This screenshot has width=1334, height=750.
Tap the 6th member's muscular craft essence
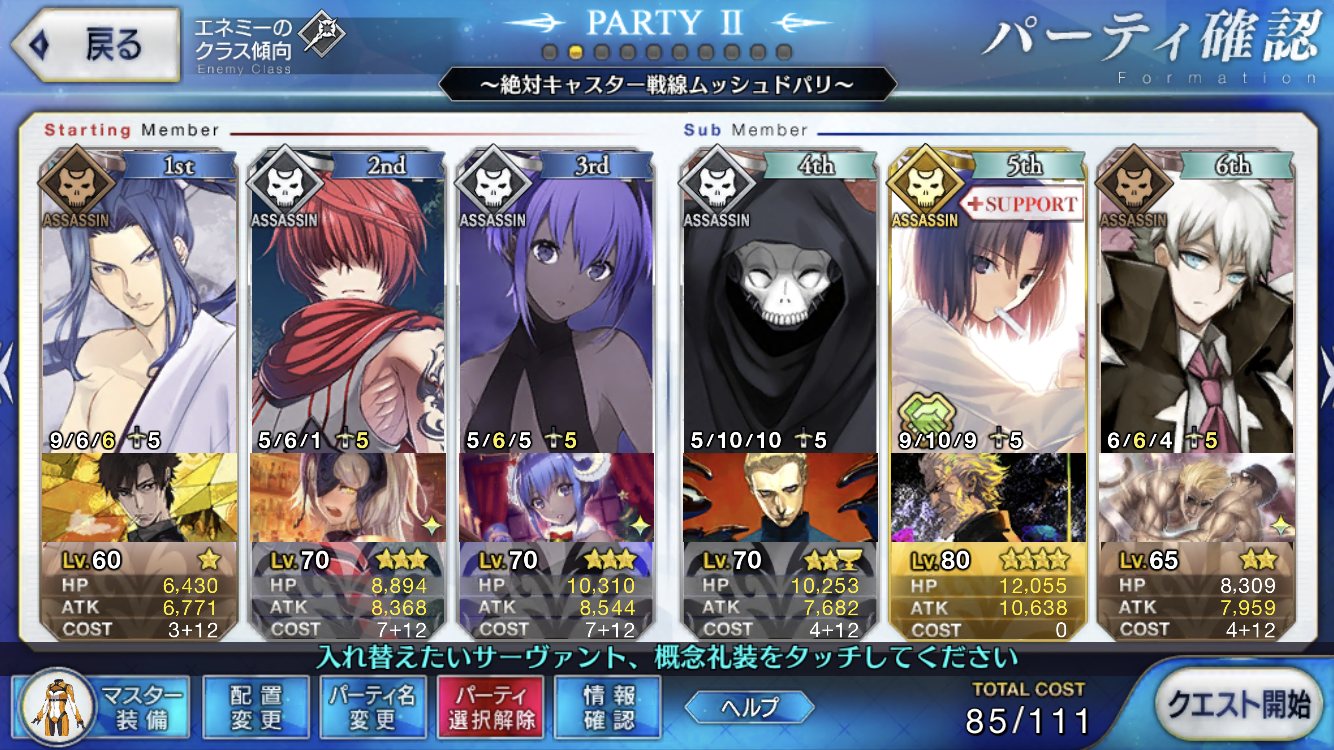pos(1196,497)
